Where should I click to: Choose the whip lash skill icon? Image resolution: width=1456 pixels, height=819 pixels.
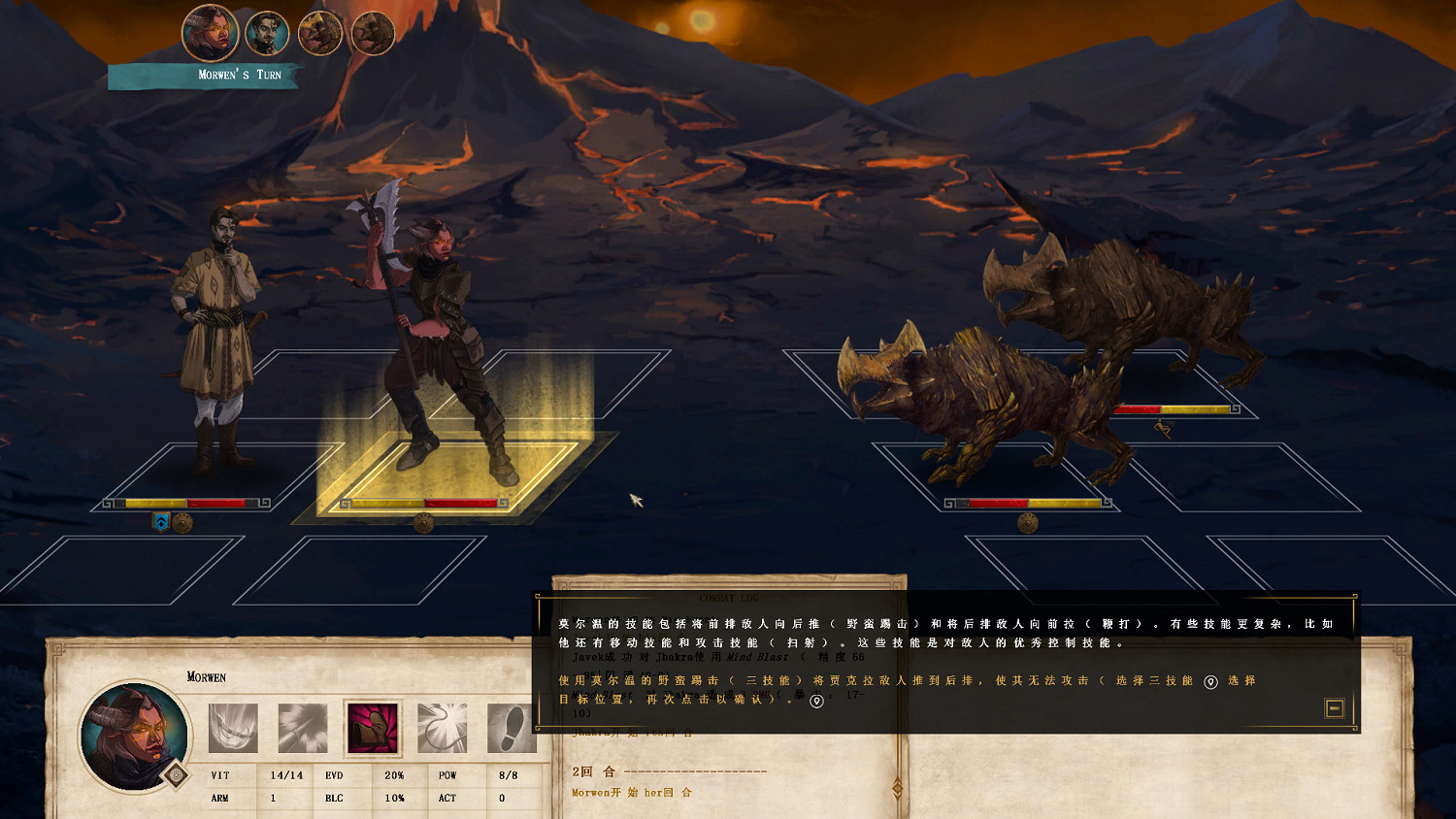443,728
